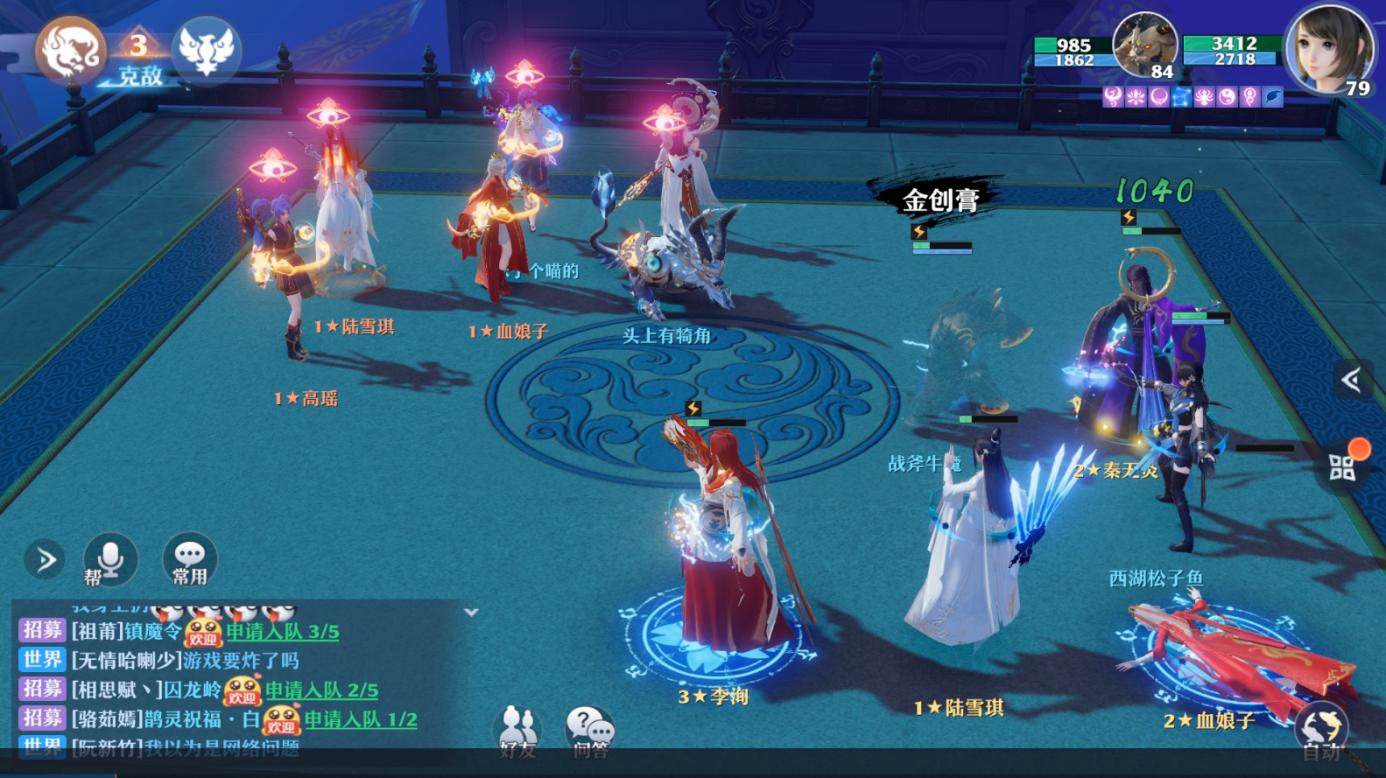The height and width of the screenshot is (778, 1386).
Task: Inspect the blue feather buff icon
Action: point(1273,97)
